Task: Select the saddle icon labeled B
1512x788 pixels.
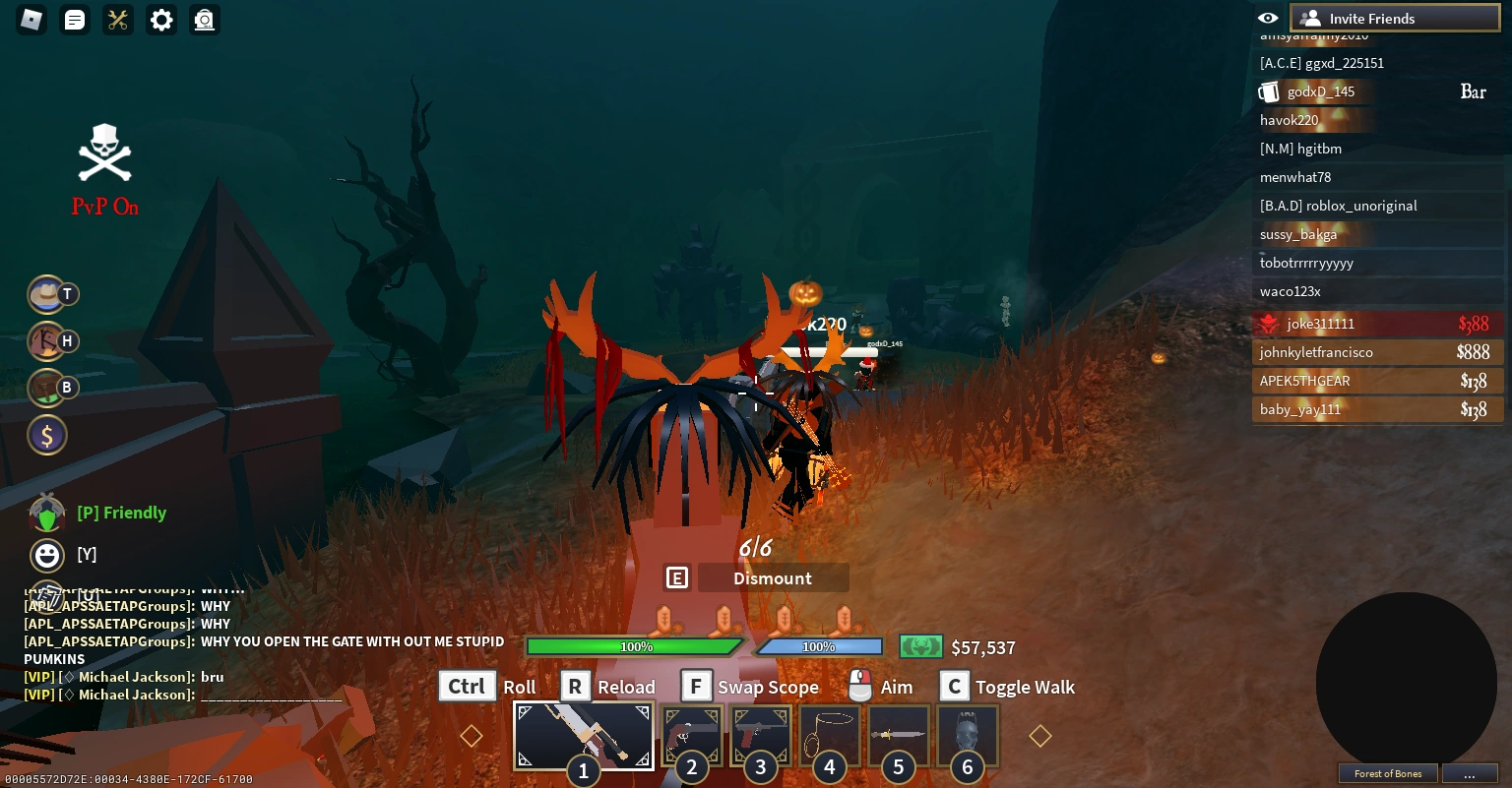Action: coord(47,388)
